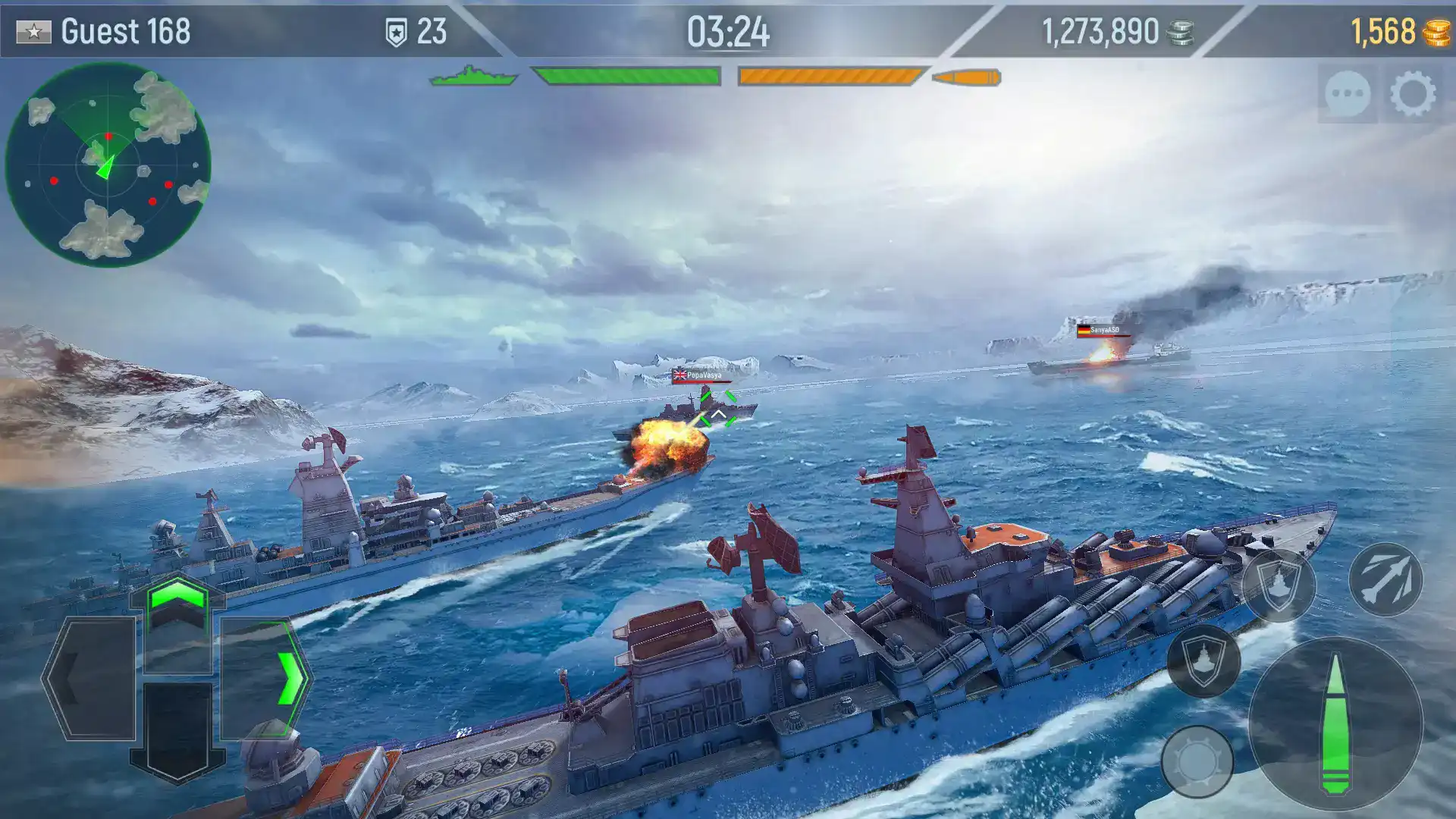This screenshot has height=819, width=1456.
Task: Select enemy PopaVasya's nameplate
Action: click(701, 373)
